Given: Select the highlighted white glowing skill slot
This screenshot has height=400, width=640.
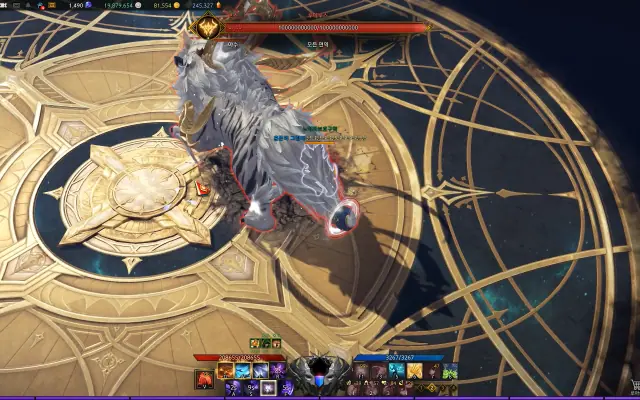Looking at the screenshot, I should click(x=269, y=388).
